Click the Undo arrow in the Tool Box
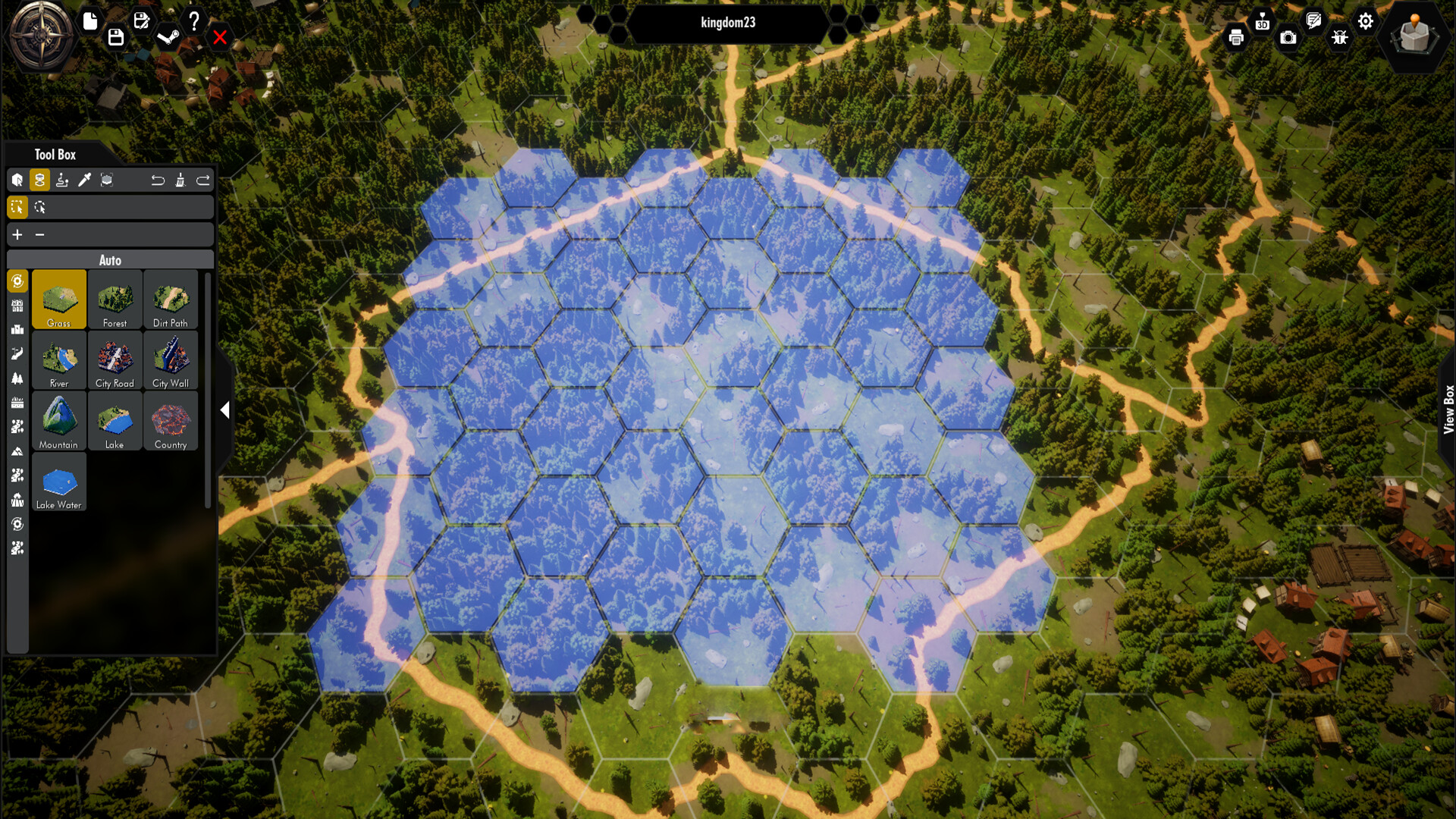The height and width of the screenshot is (819, 1456). tap(158, 180)
